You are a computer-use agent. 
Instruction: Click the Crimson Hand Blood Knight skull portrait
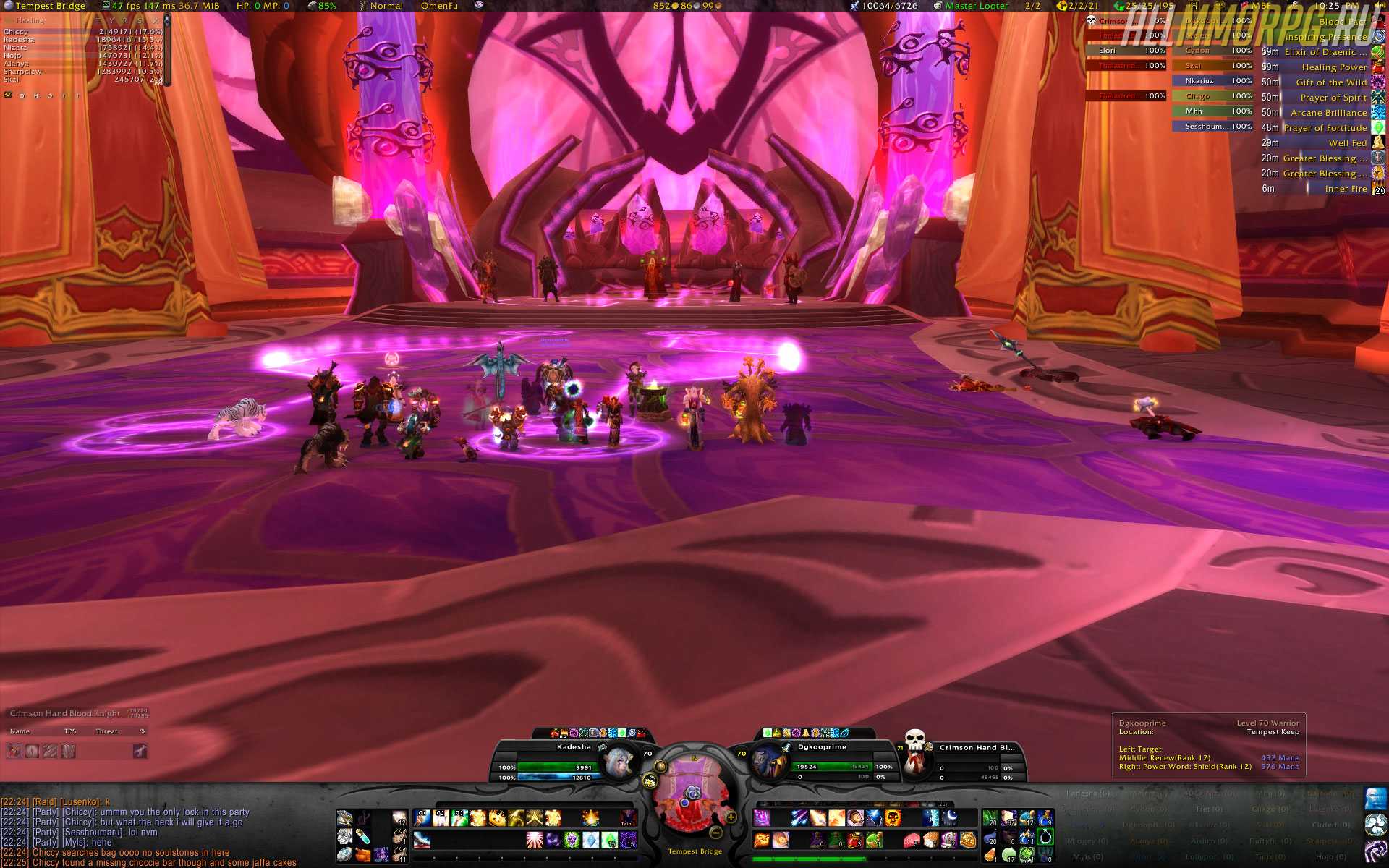point(916,749)
